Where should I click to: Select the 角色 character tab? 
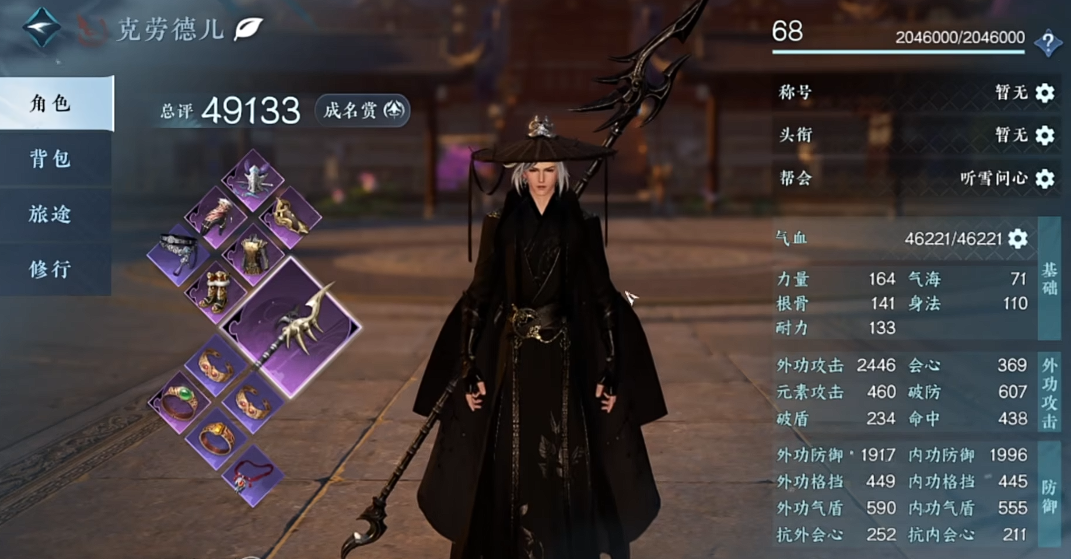point(52,103)
